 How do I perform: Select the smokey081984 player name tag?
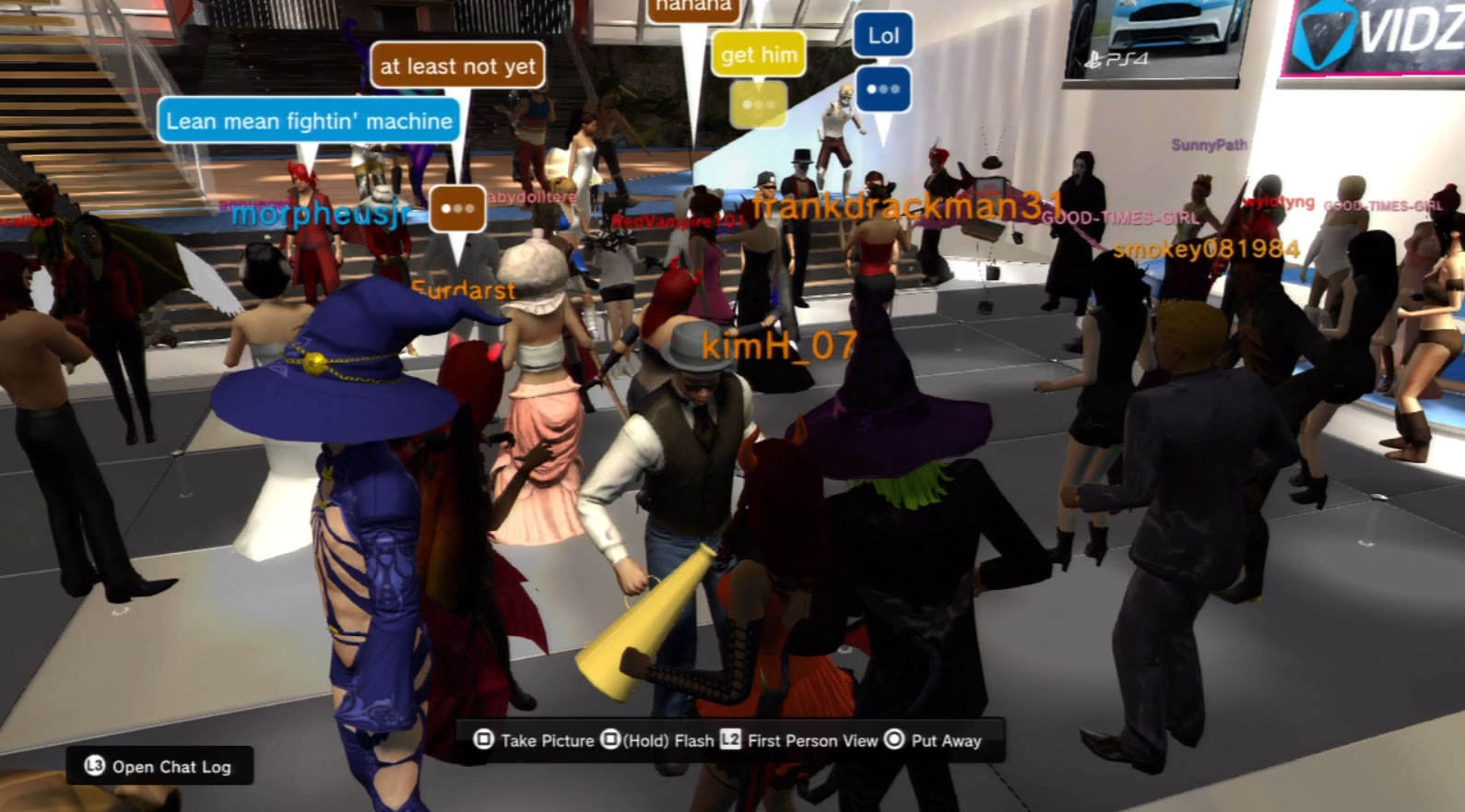click(x=1206, y=249)
